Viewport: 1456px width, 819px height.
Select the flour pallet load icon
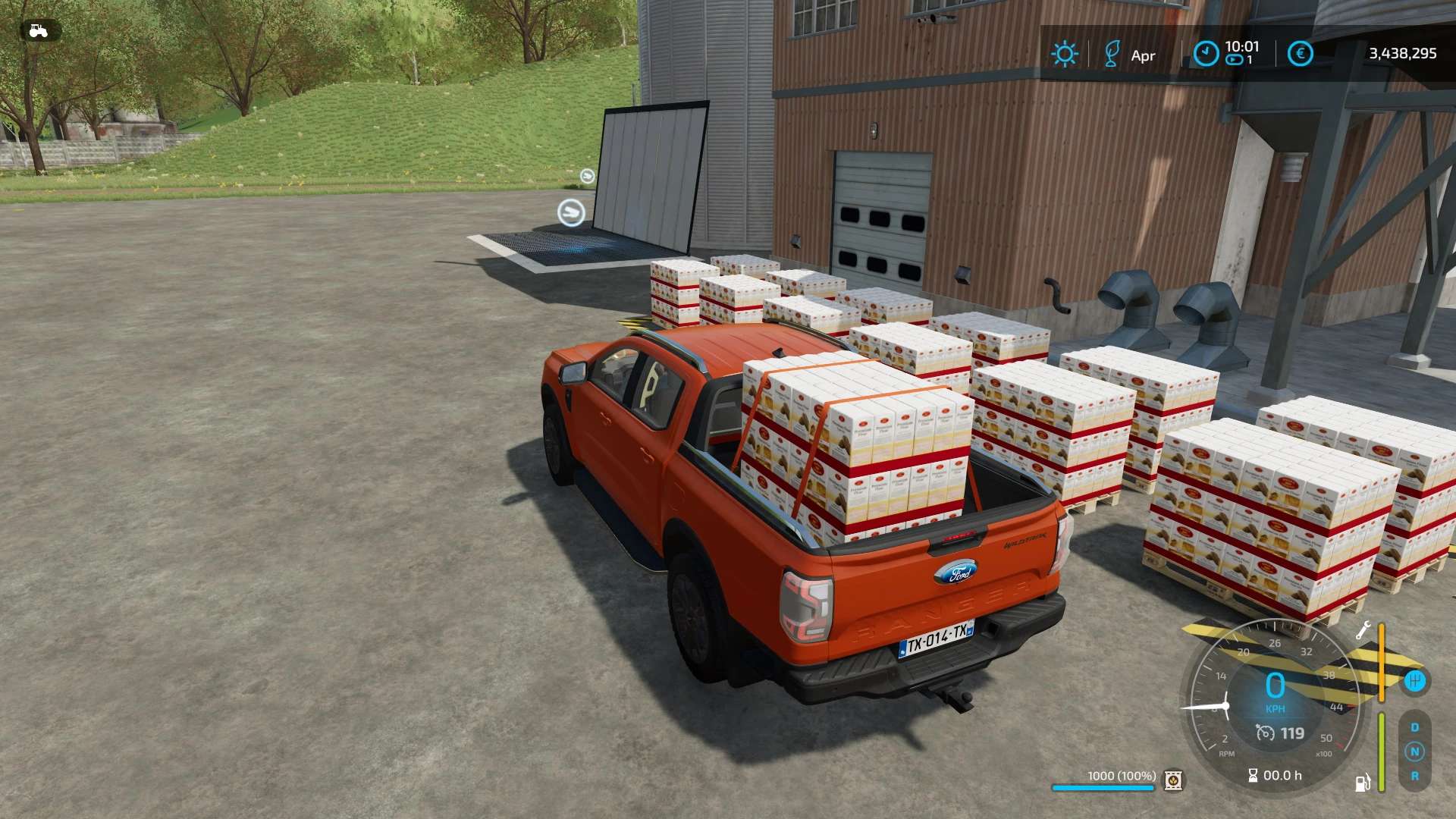(1173, 780)
